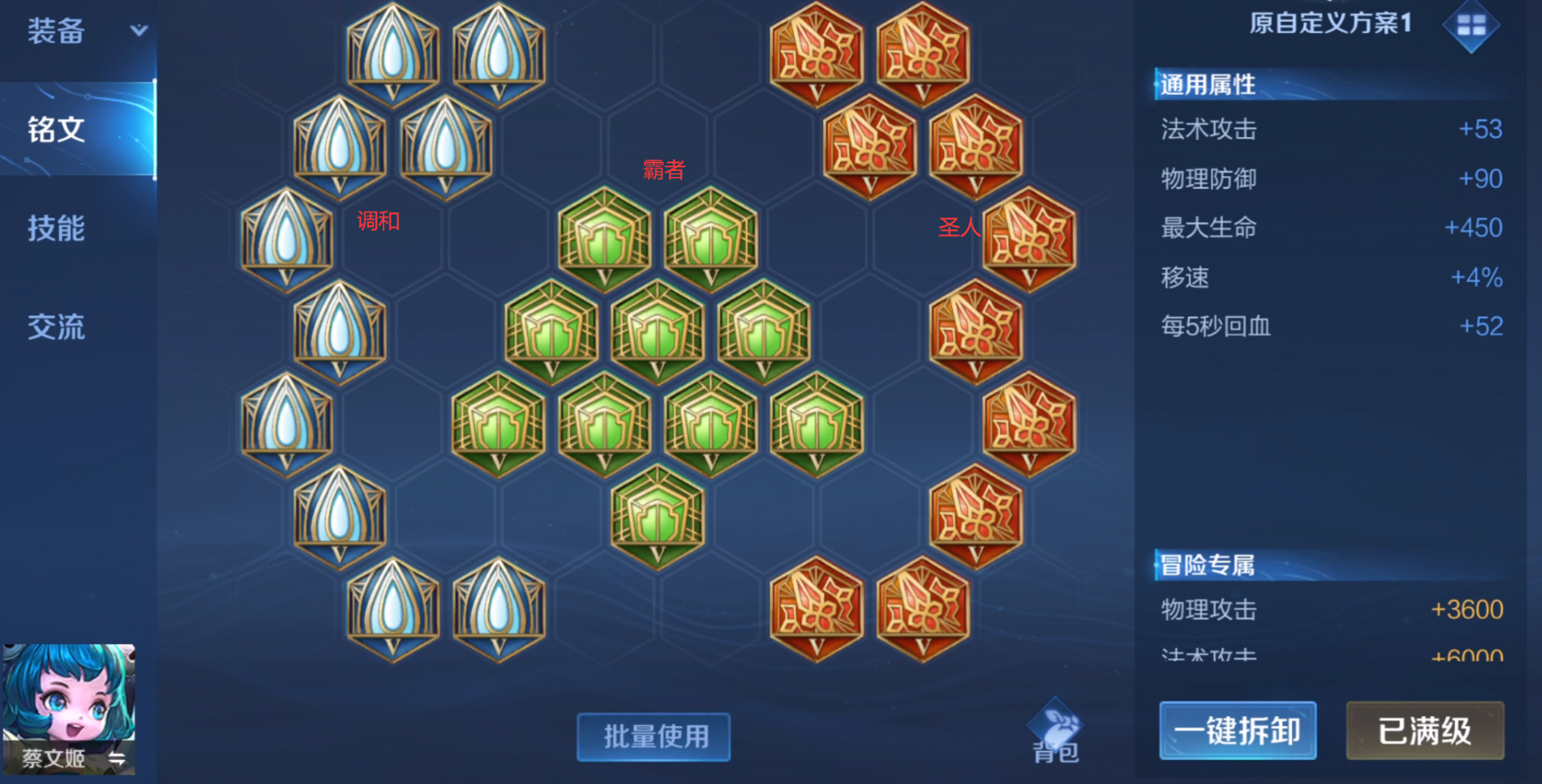Click the 已满级 max level button
1542x784 pixels.
click(x=1425, y=731)
